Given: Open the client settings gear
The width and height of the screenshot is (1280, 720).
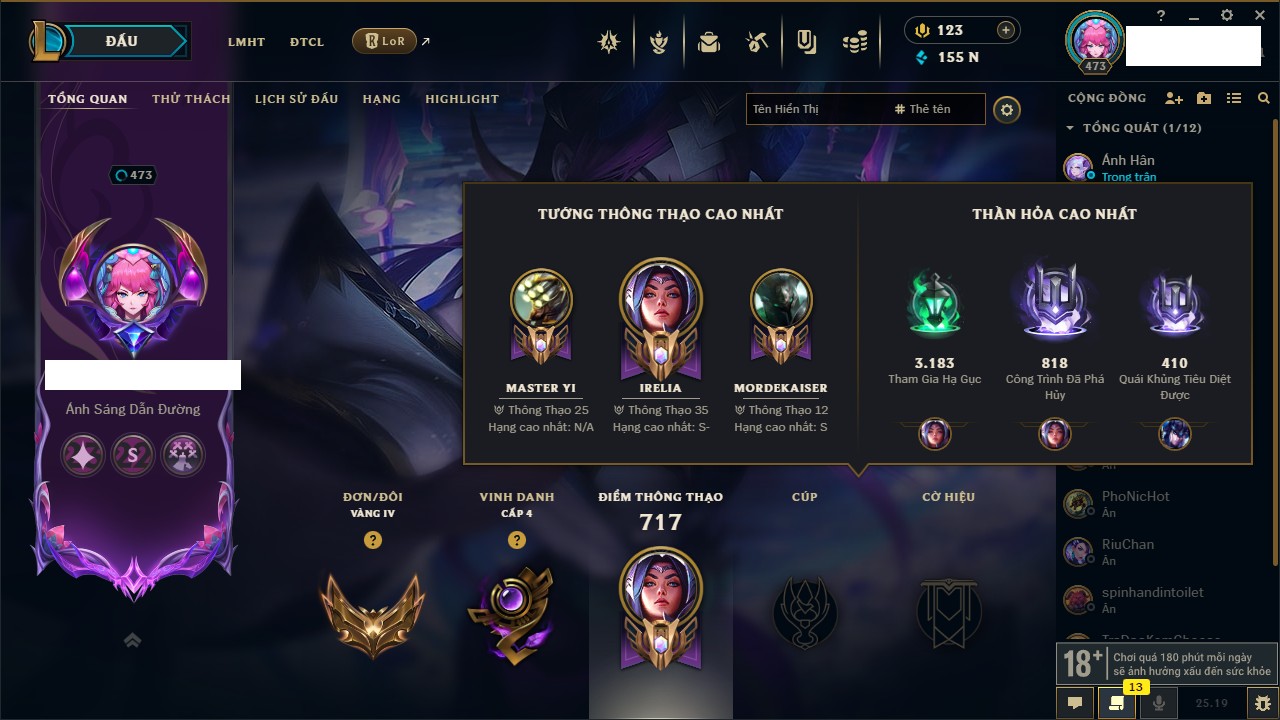Looking at the screenshot, I should (x=1227, y=15).
